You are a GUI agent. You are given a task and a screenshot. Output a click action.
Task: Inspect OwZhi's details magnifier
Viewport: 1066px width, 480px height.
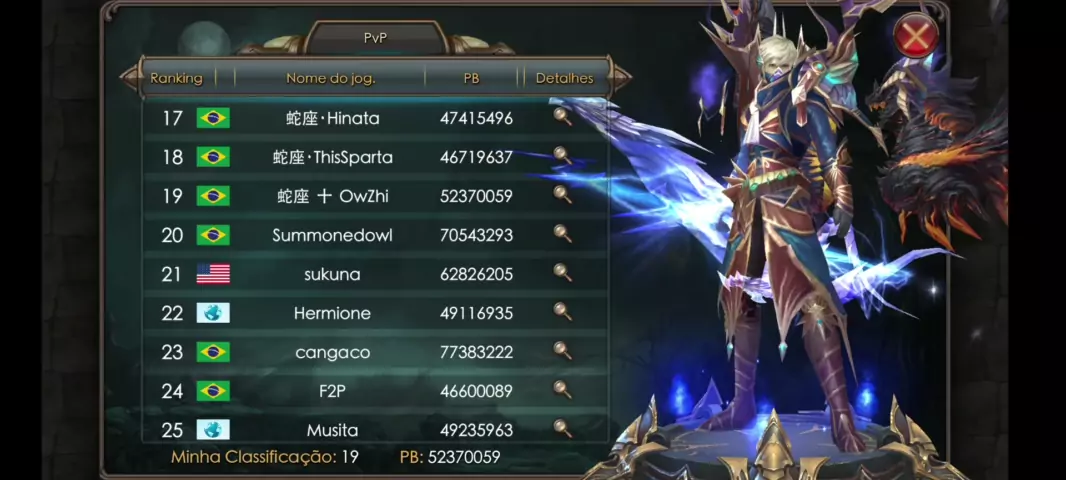pos(563,195)
